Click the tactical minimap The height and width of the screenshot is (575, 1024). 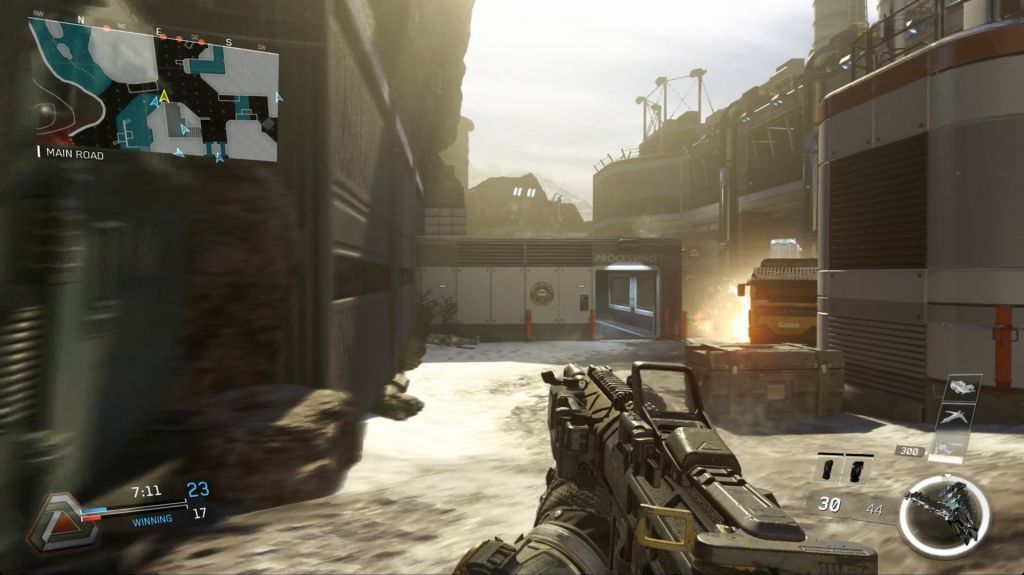point(154,89)
